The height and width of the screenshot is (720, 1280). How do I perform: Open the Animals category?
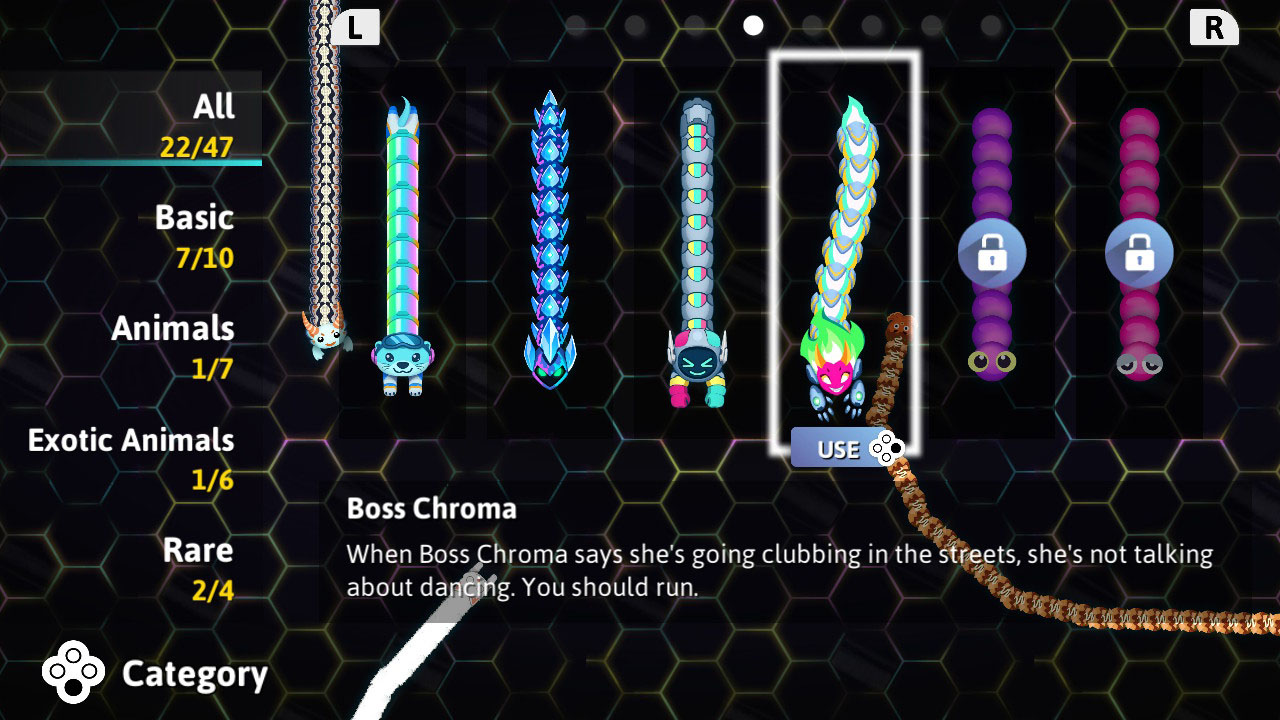click(x=172, y=329)
